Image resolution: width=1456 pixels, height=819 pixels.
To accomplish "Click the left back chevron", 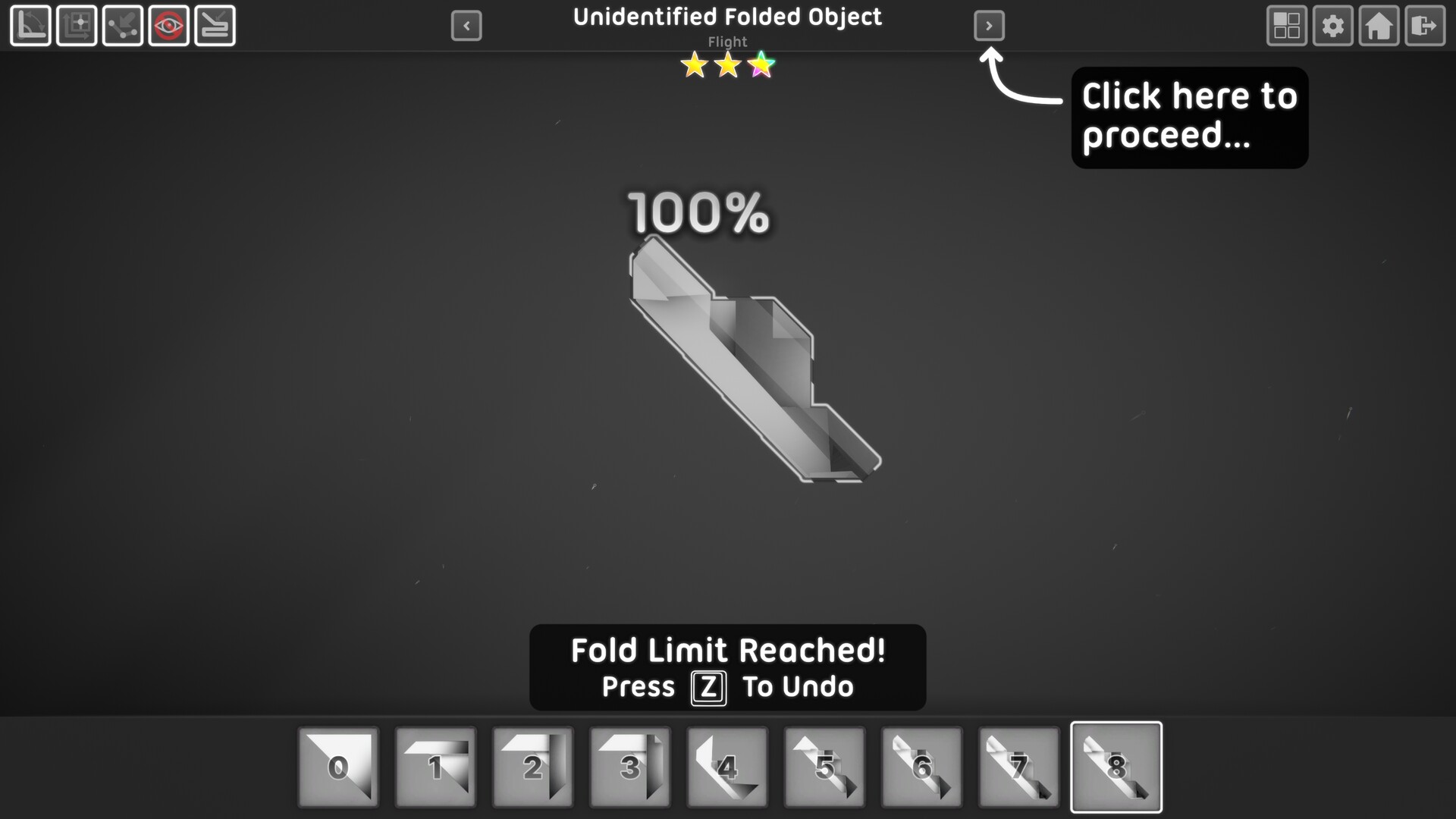I will click(466, 25).
